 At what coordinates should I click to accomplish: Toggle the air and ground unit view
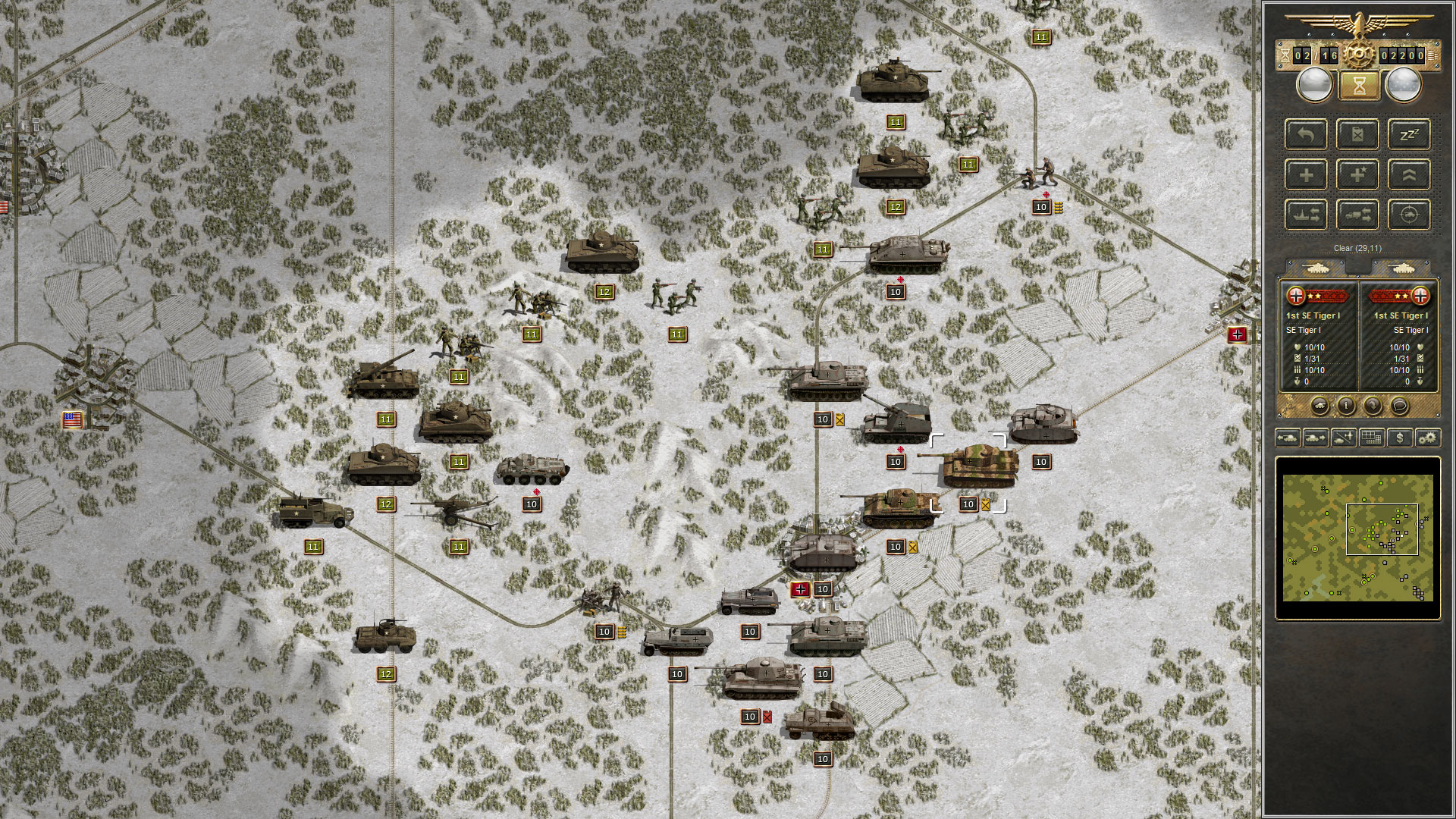point(1343,438)
